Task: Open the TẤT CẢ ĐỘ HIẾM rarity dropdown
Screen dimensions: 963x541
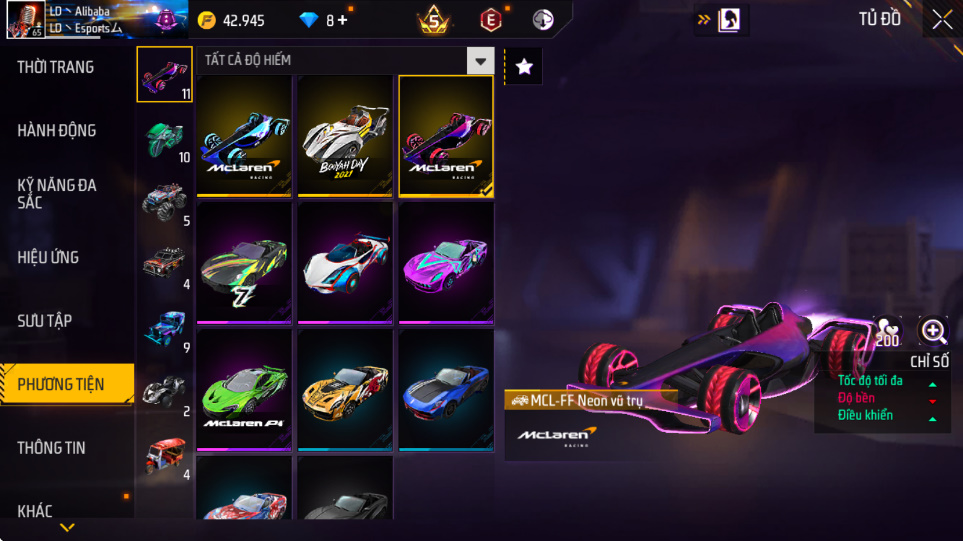Action: pos(481,61)
